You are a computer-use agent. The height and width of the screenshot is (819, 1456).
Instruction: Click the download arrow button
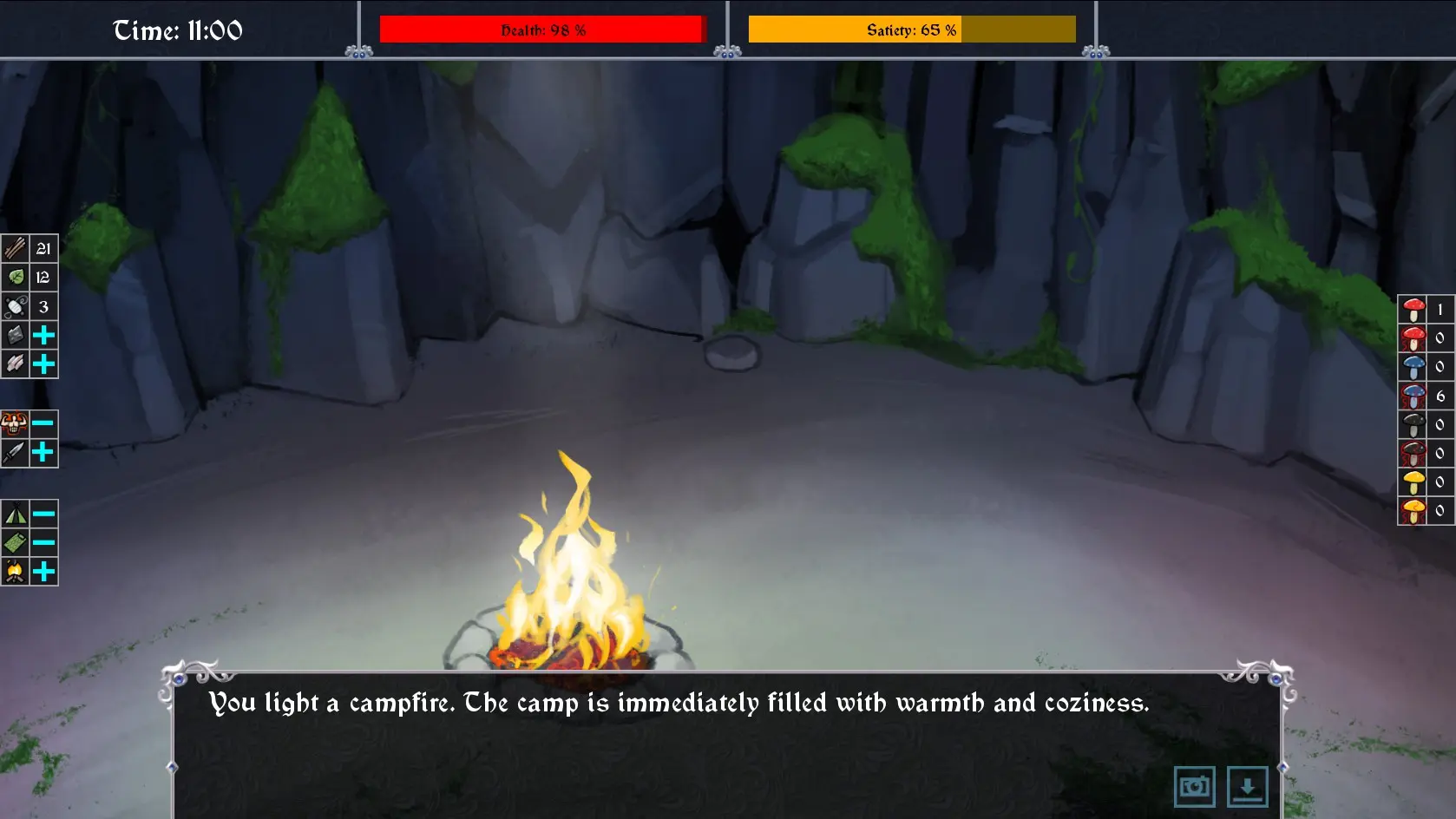[x=1247, y=787]
